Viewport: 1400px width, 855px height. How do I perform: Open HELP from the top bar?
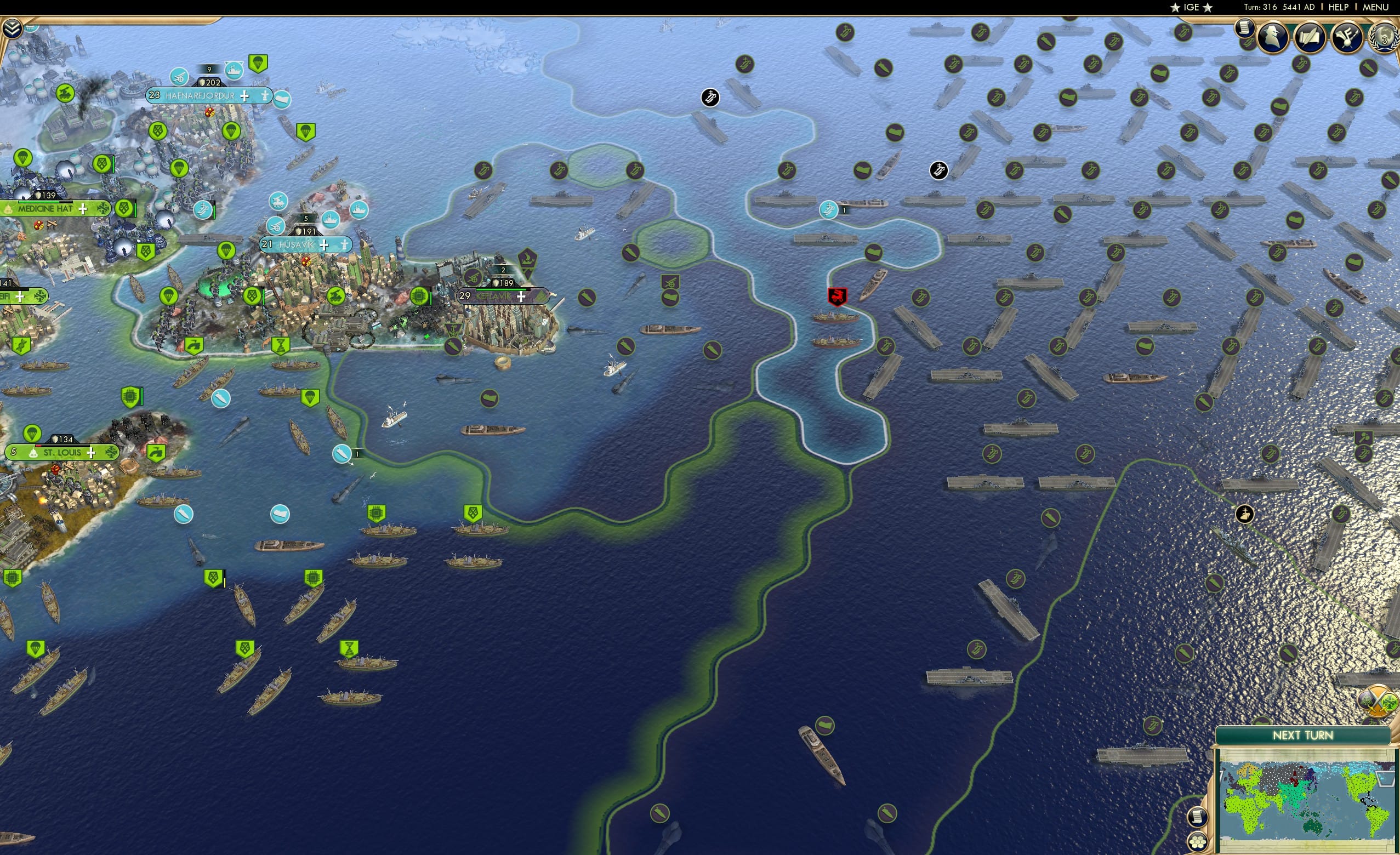[x=1339, y=7]
